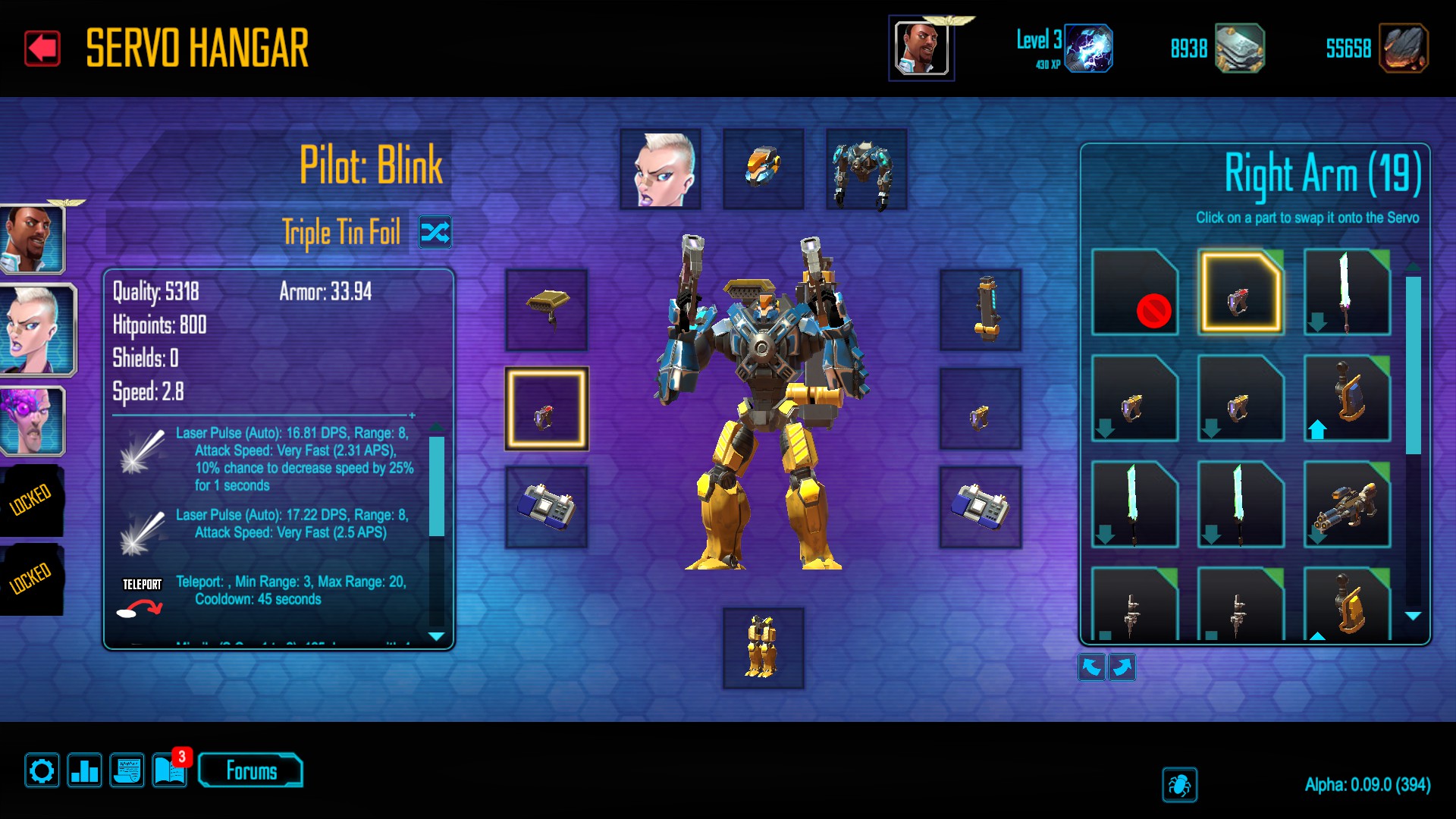Open the settings gear icon
Viewport: 1456px width, 819px height.
[42, 771]
